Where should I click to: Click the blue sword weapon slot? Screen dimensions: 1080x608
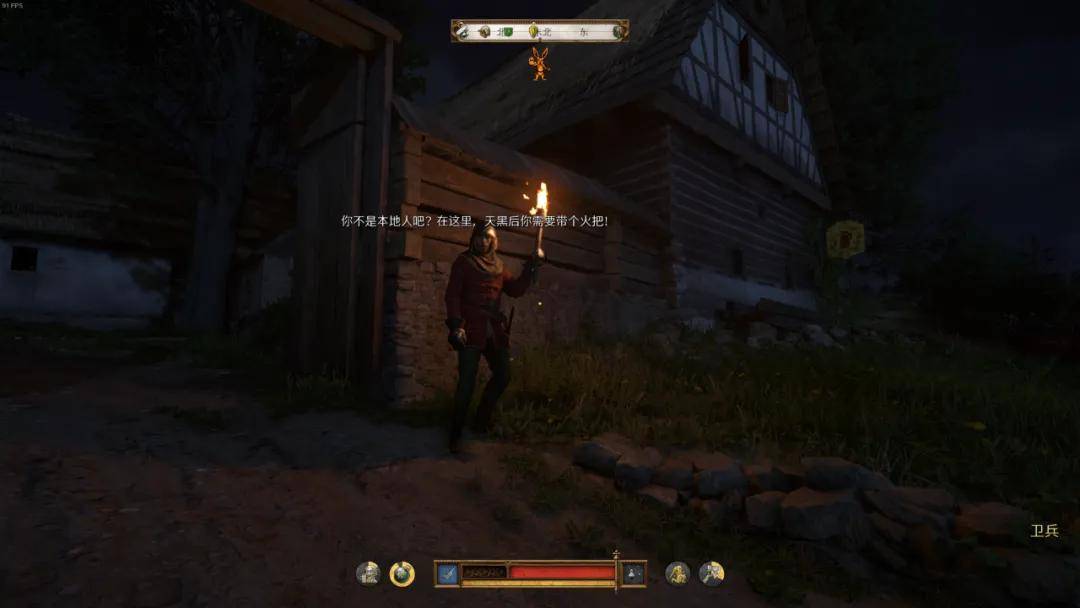coord(447,573)
